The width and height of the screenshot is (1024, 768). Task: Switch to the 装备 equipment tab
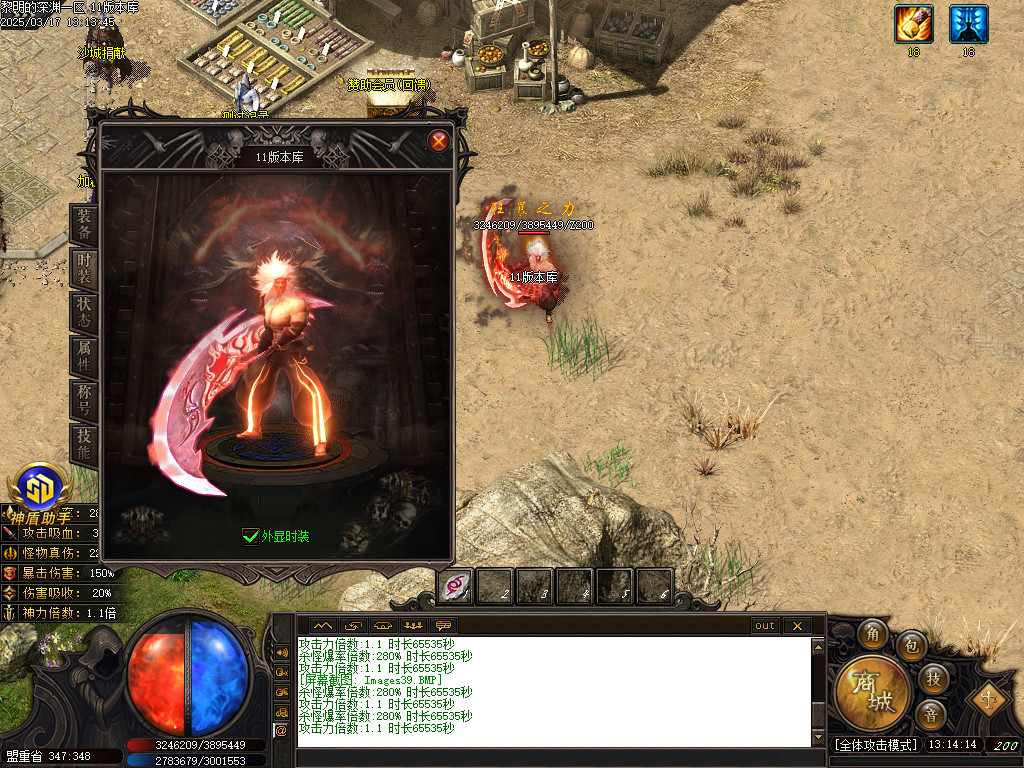click(85, 225)
